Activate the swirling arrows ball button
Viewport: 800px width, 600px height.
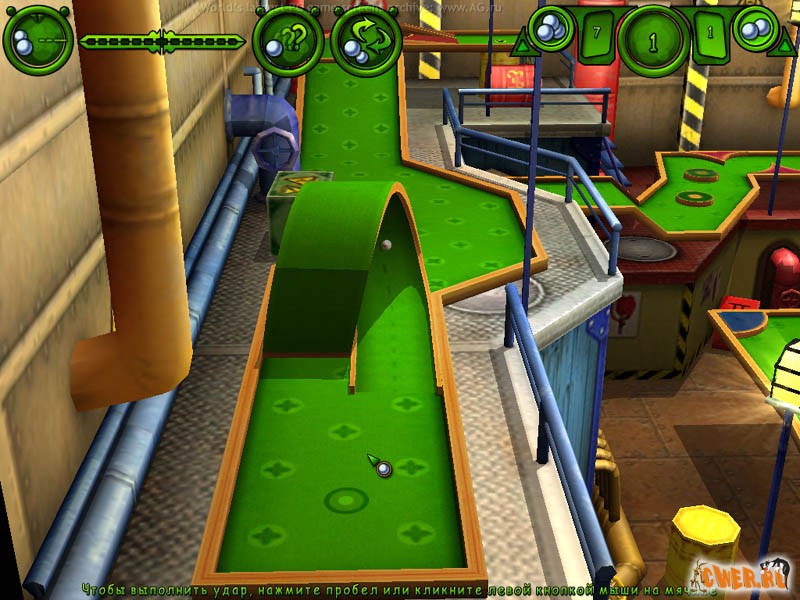click(366, 41)
